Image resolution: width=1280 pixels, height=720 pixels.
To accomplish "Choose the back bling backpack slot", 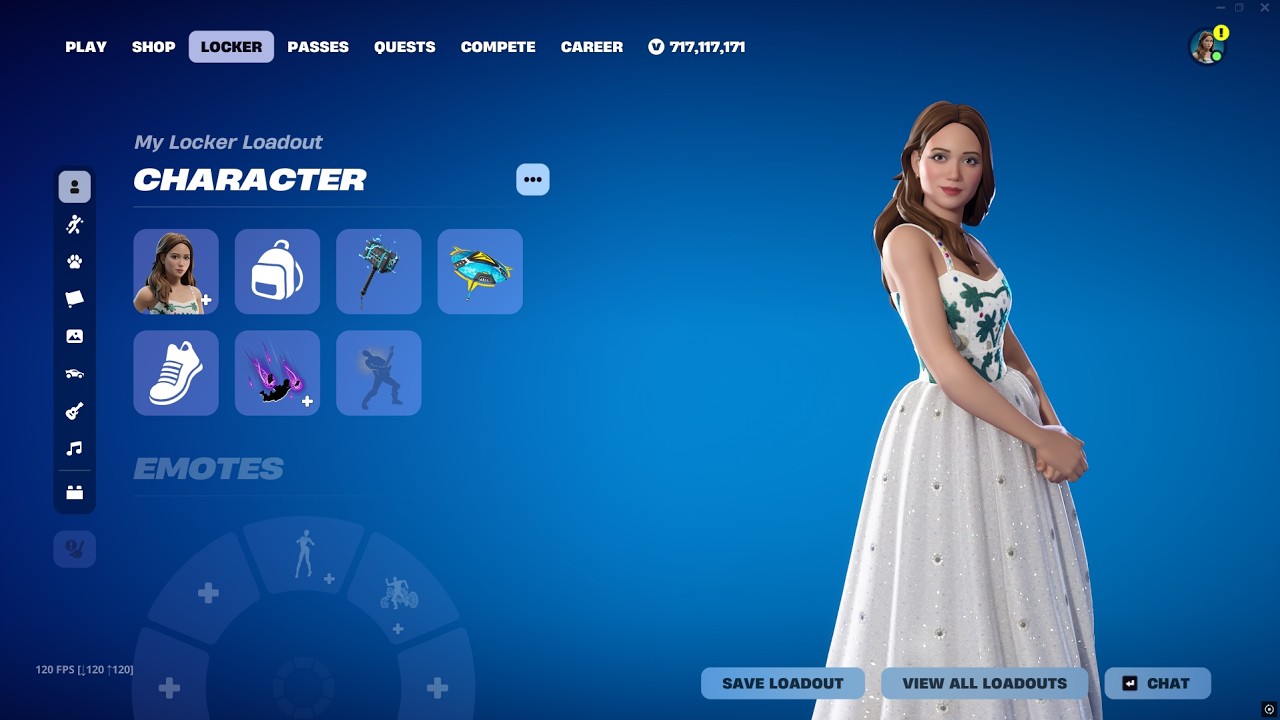I will (277, 272).
